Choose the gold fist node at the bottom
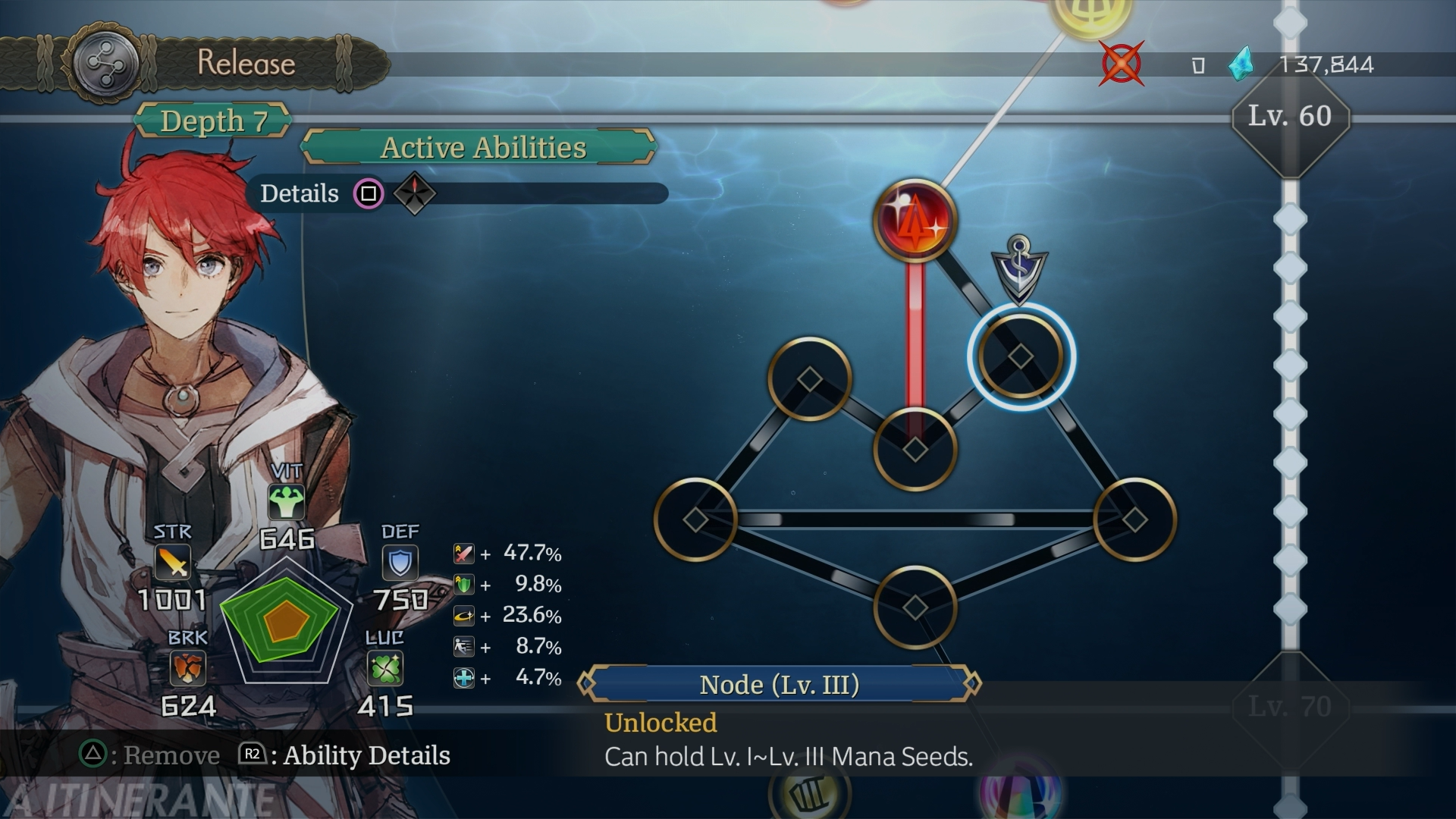The width and height of the screenshot is (1456, 819). [810, 795]
